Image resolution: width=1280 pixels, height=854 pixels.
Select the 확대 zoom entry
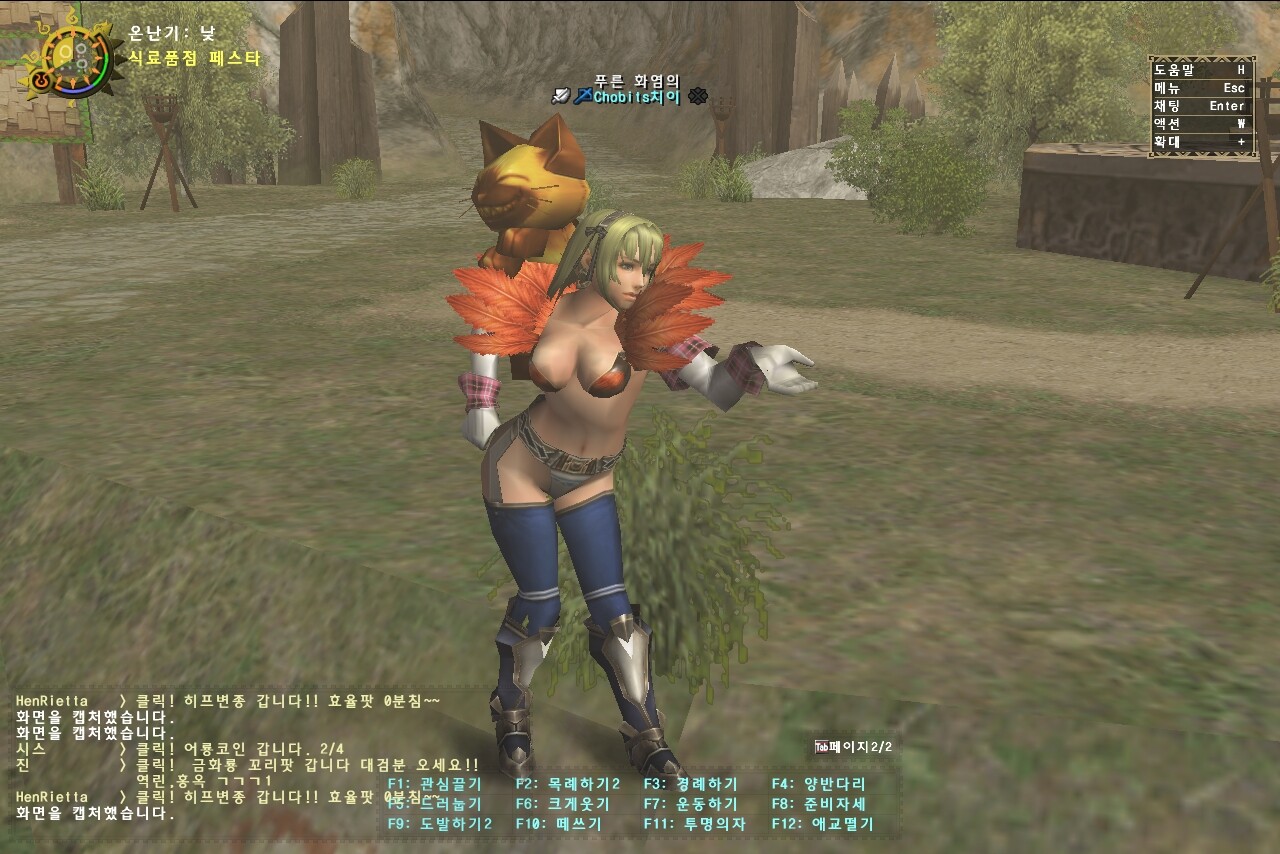(x=1200, y=142)
